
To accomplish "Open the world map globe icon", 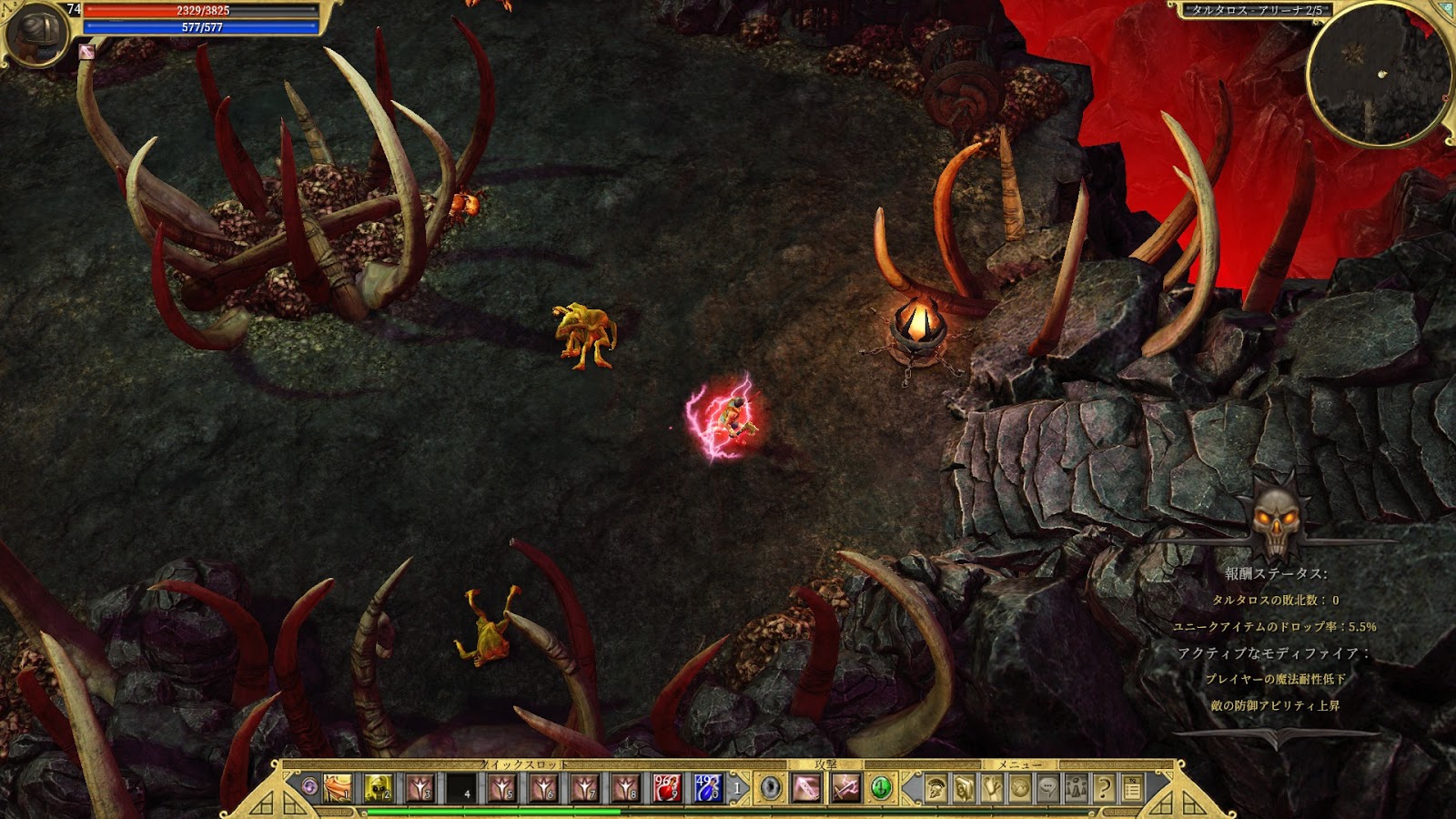I will point(1020,788).
